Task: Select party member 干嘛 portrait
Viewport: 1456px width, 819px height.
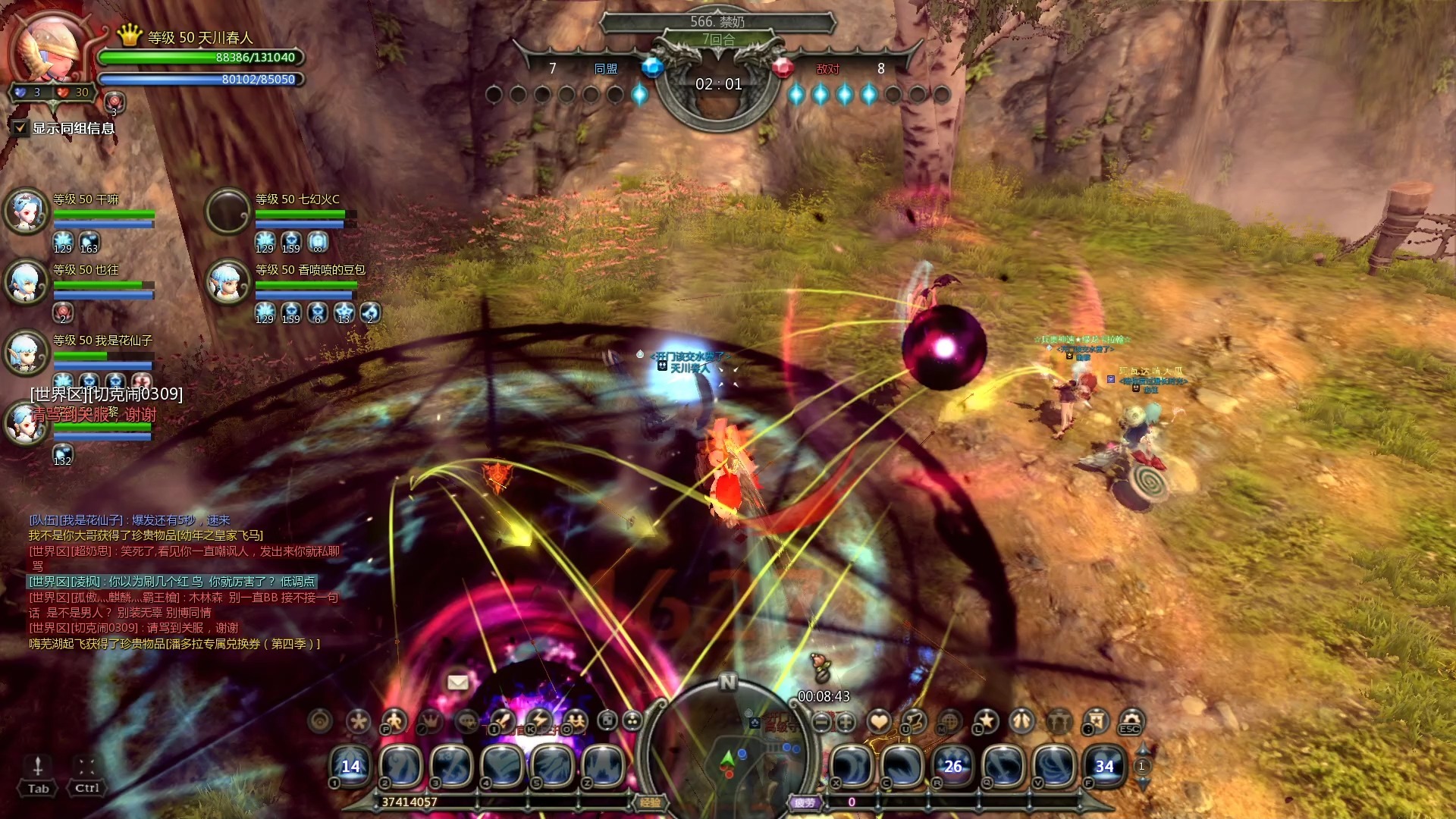Action: pyautogui.click(x=27, y=211)
